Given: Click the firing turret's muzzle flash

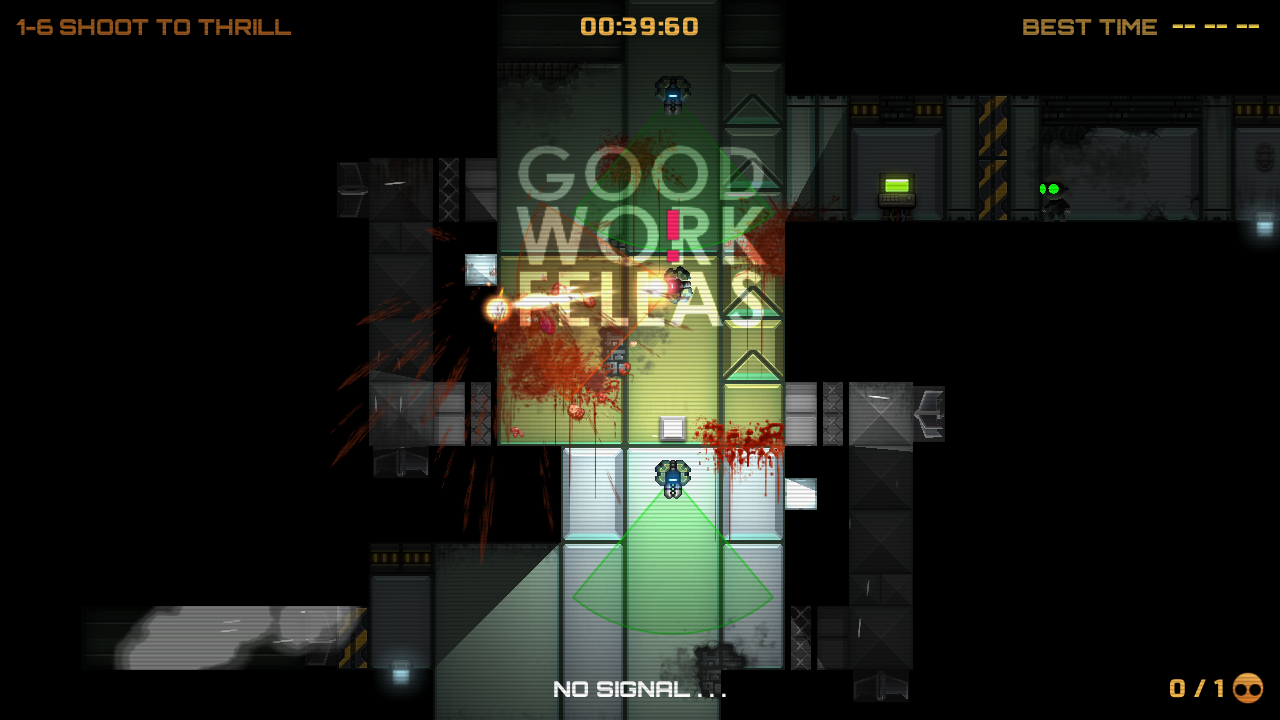Looking at the screenshot, I should (495, 308).
